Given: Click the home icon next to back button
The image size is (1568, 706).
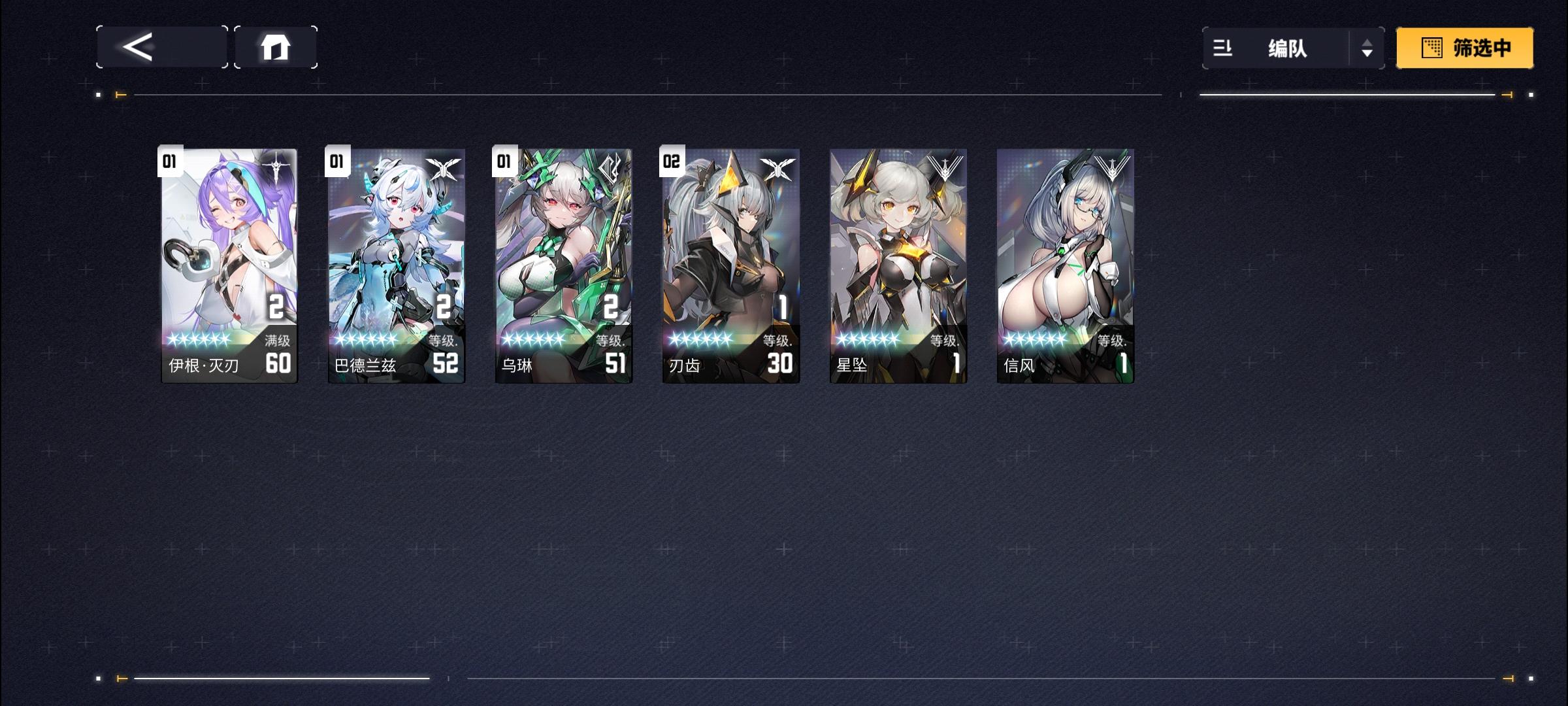Looking at the screenshot, I should [x=276, y=46].
